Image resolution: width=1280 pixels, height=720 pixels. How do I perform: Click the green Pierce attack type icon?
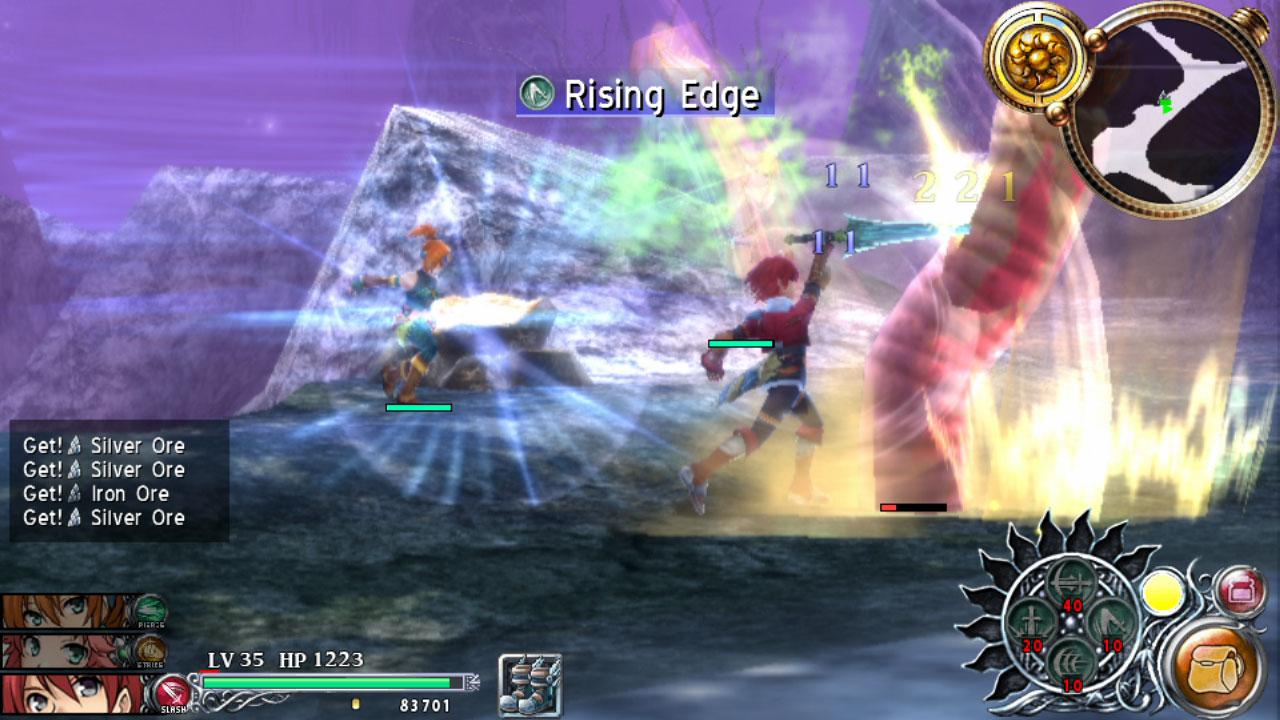(150, 609)
